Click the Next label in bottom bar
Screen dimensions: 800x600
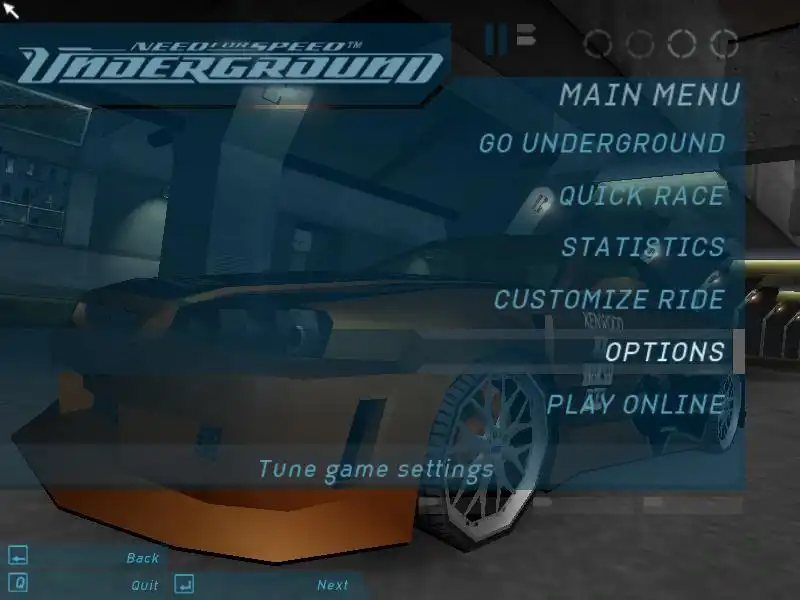coord(333,585)
